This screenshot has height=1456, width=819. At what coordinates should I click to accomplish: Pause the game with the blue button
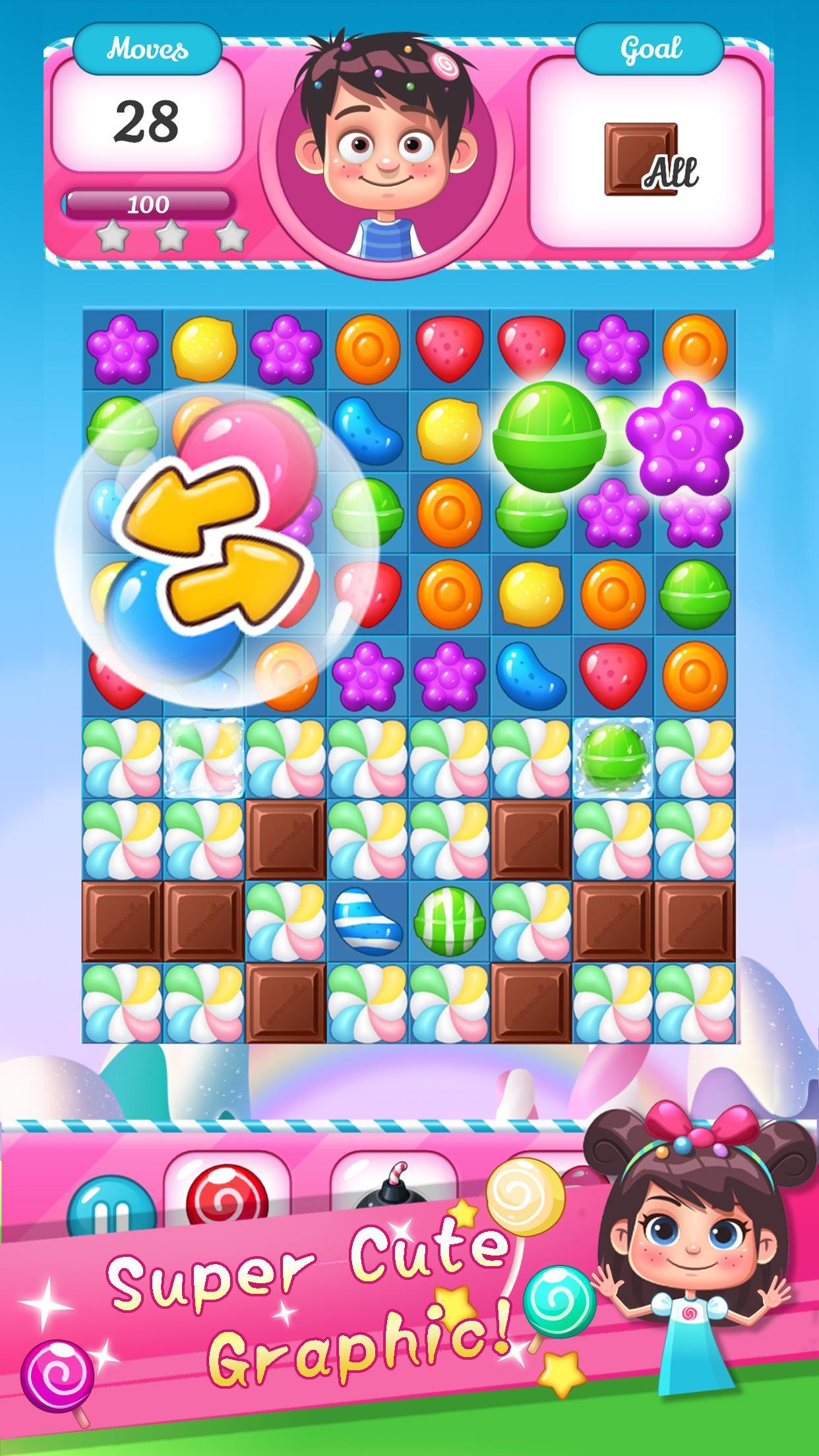pyautogui.click(x=111, y=1212)
